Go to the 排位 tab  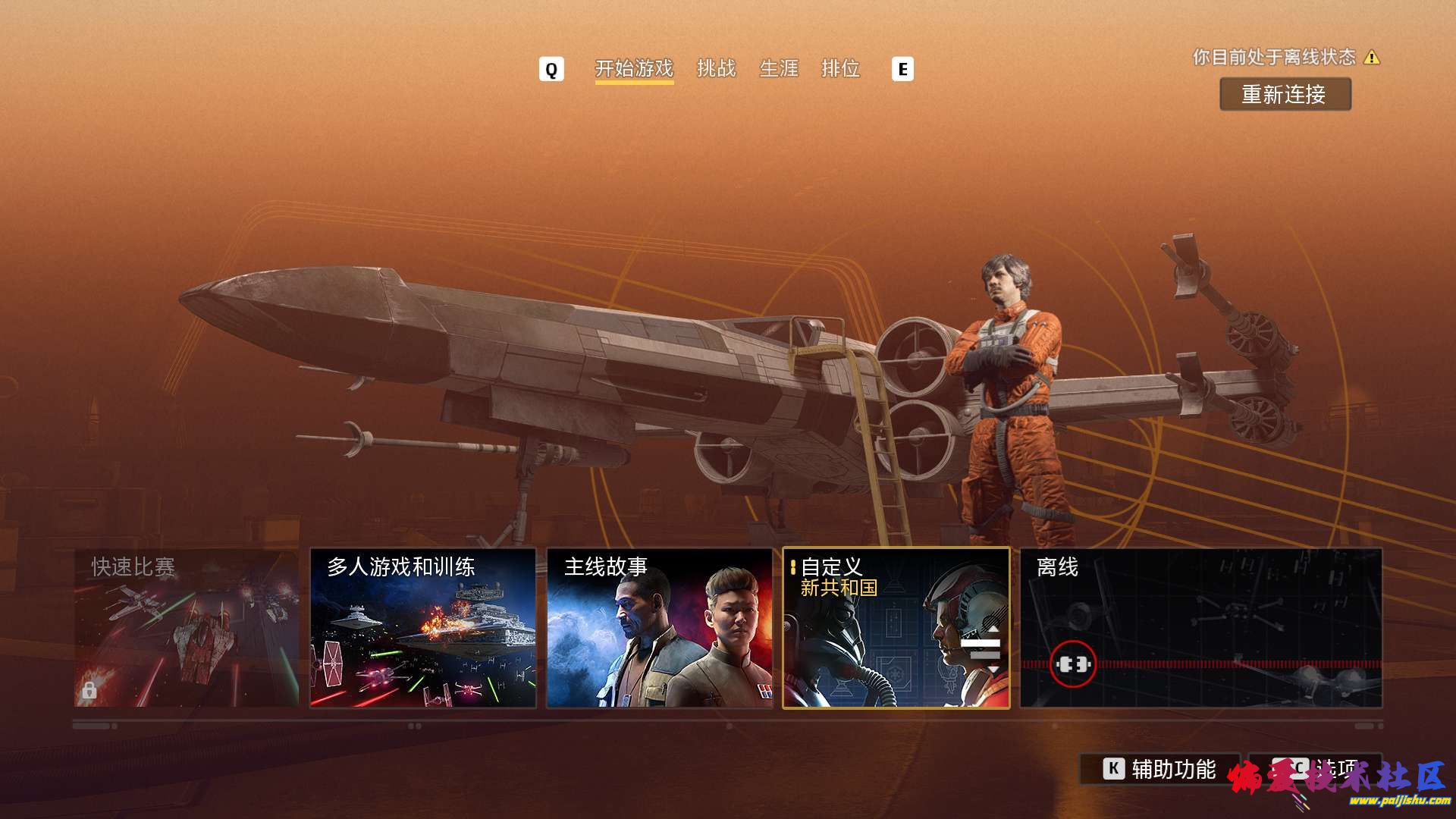point(840,69)
